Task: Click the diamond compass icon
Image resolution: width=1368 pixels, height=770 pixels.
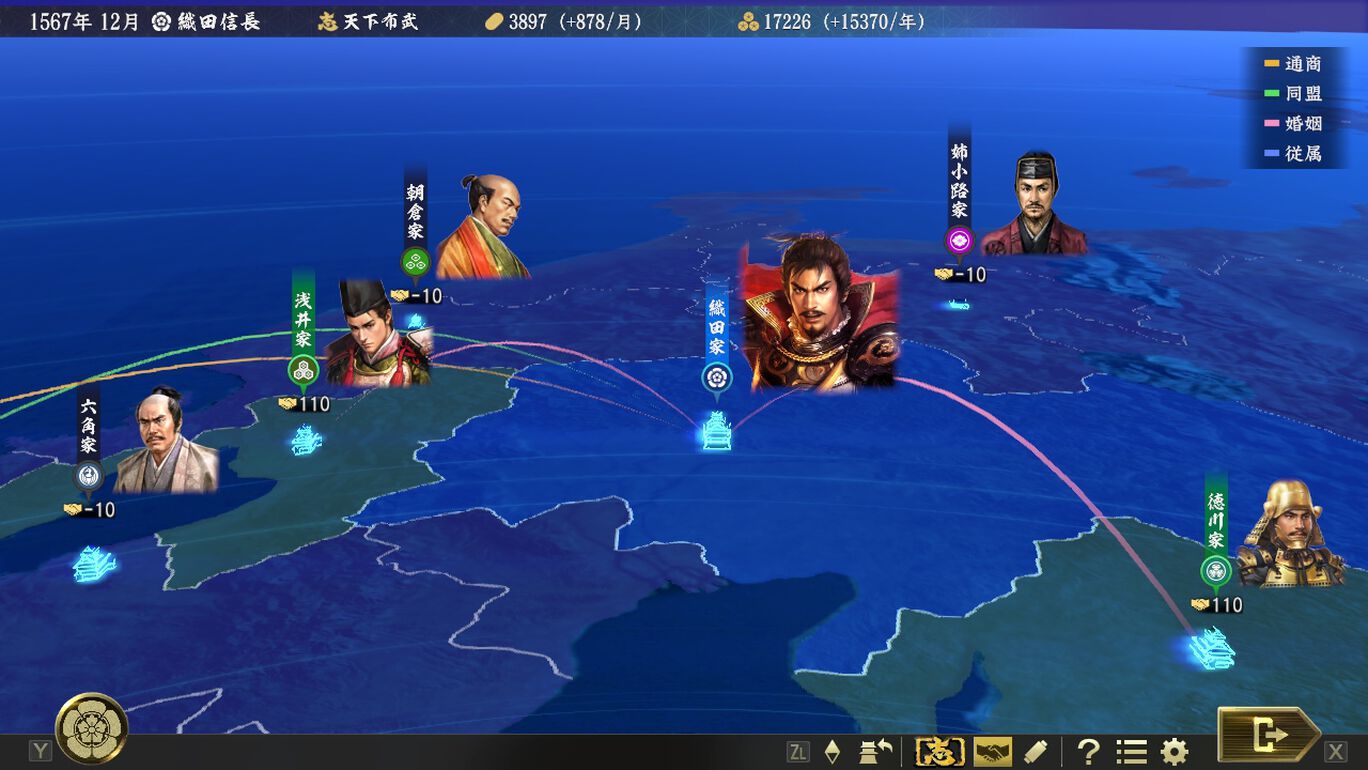Action: point(832,752)
